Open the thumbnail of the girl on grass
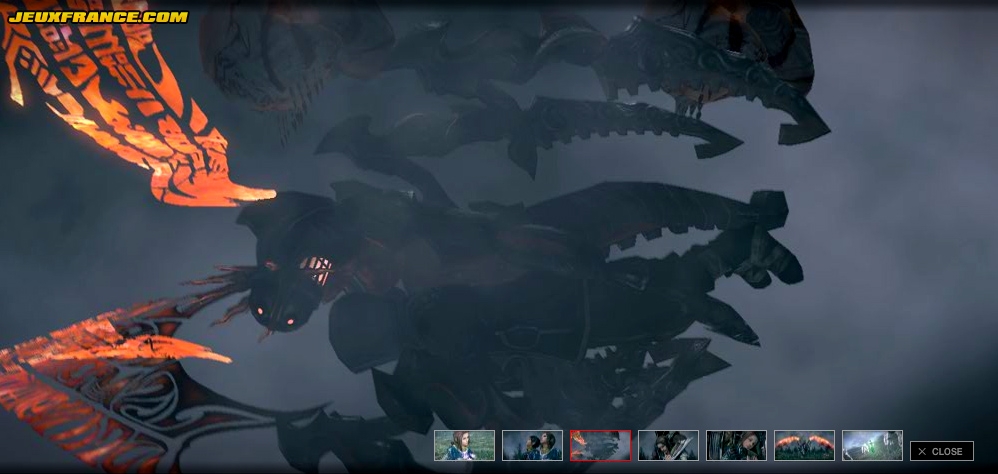 (464, 445)
